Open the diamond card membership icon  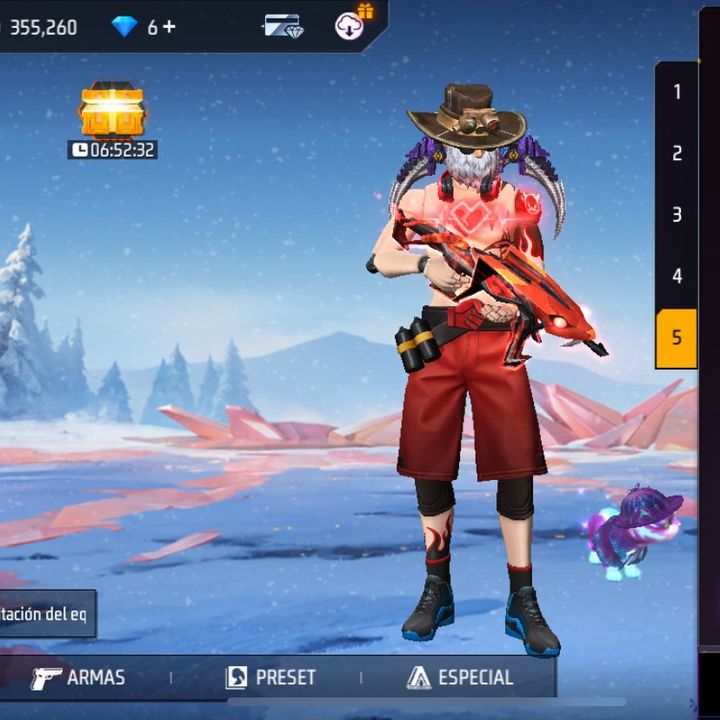click(282, 26)
